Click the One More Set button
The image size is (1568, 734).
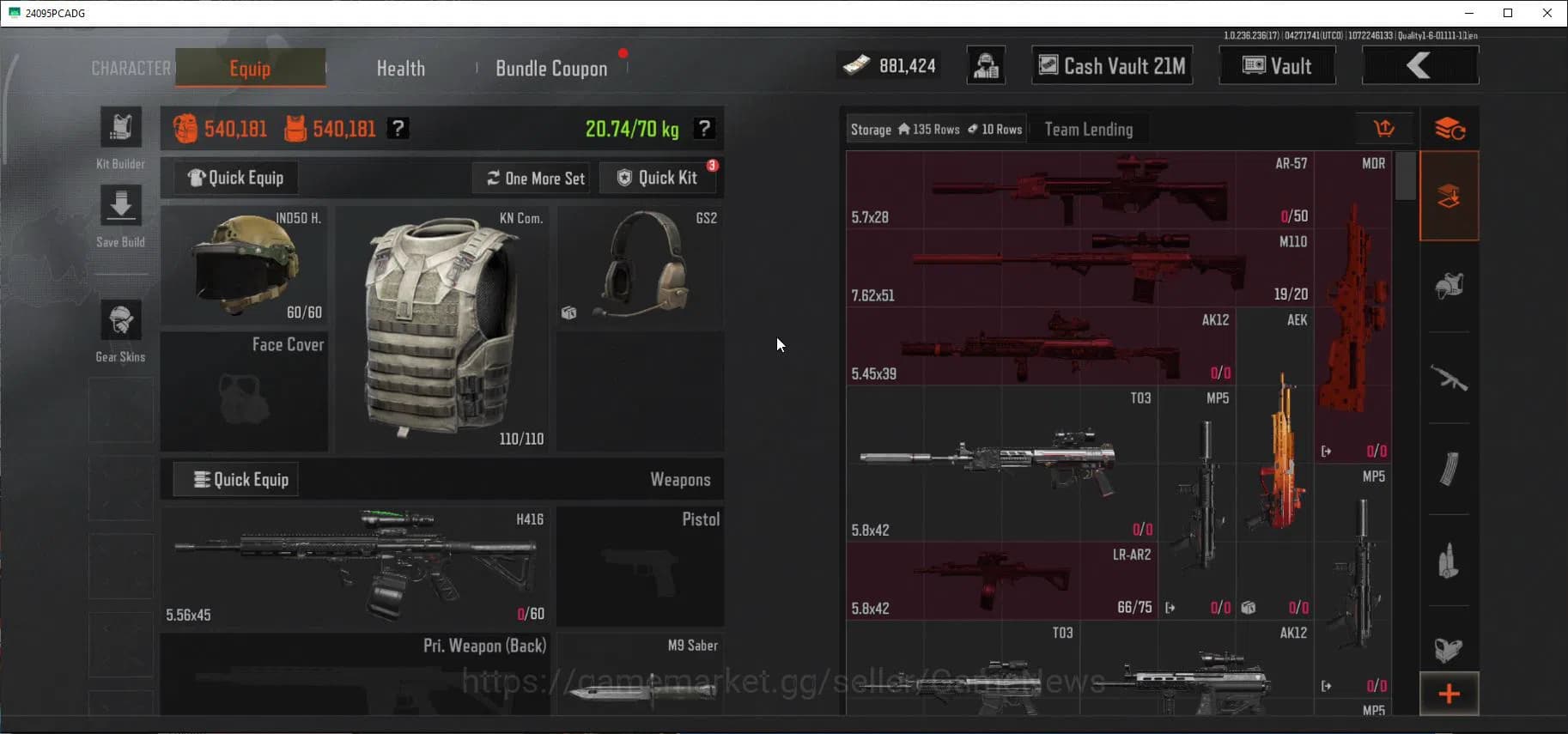click(531, 178)
